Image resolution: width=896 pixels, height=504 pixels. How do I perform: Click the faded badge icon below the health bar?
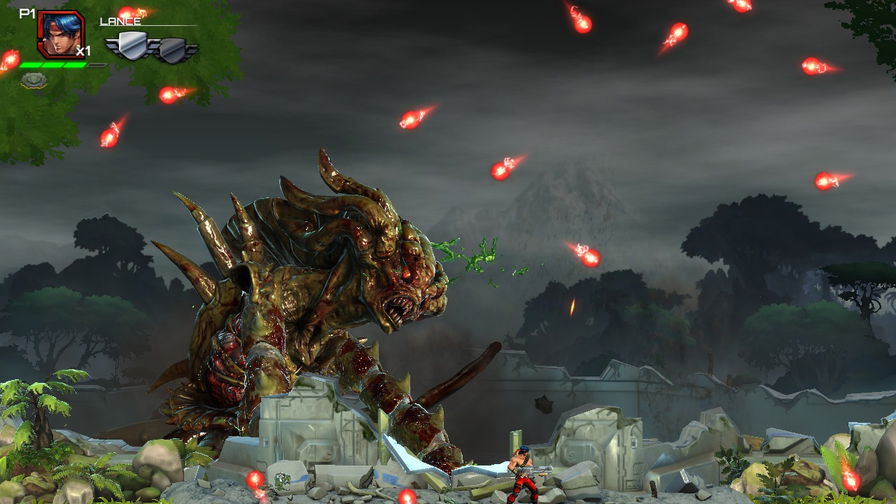tap(33, 80)
